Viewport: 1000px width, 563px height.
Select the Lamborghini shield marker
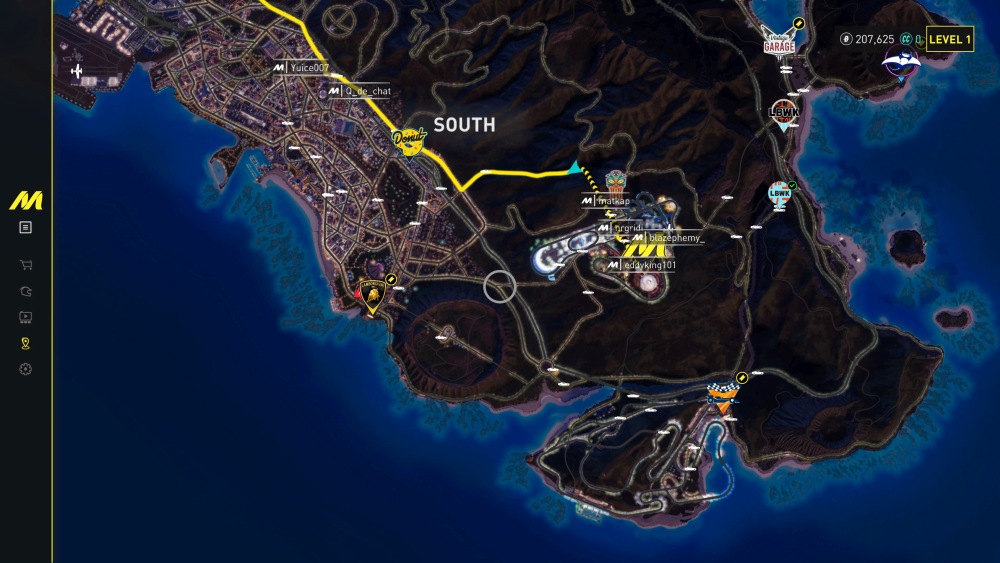[372, 295]
